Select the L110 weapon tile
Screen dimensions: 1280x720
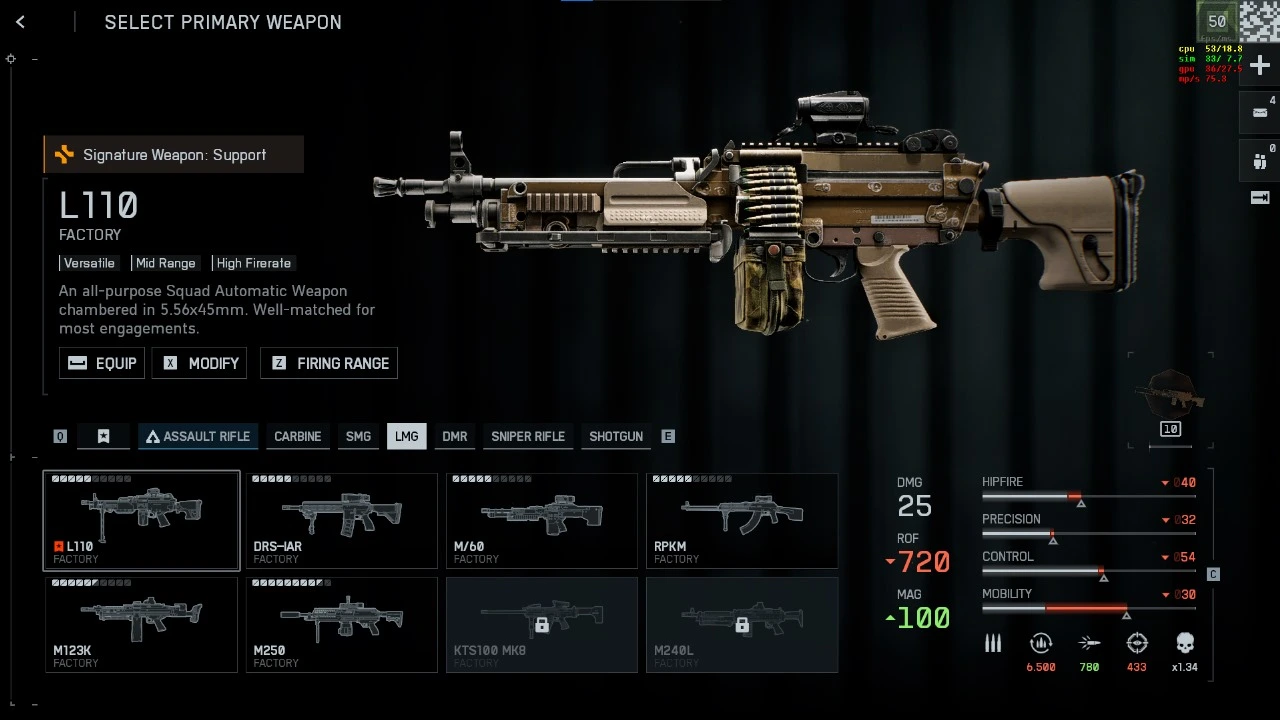(141, 520)
